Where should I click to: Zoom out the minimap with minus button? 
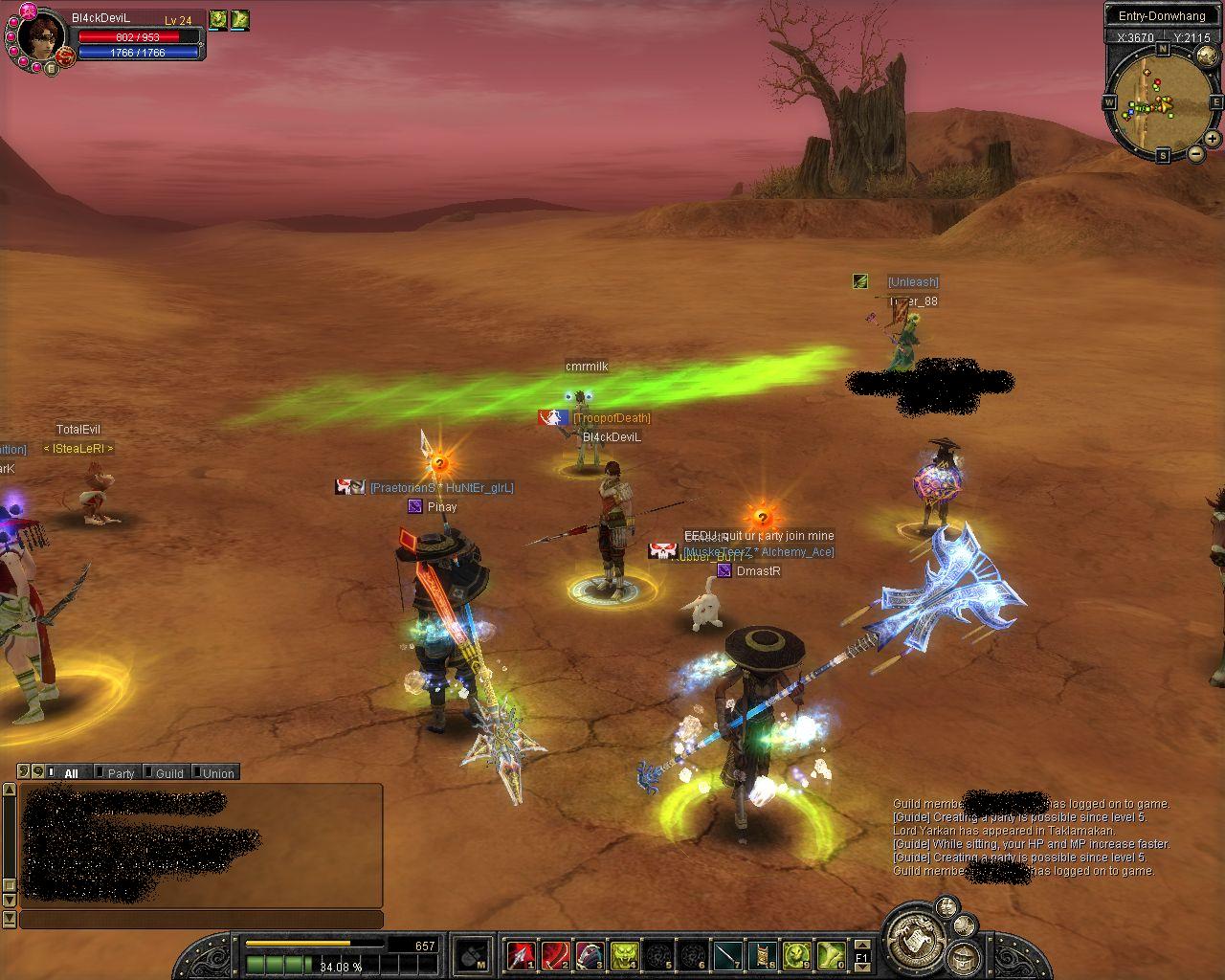(x=1195, y=154)
